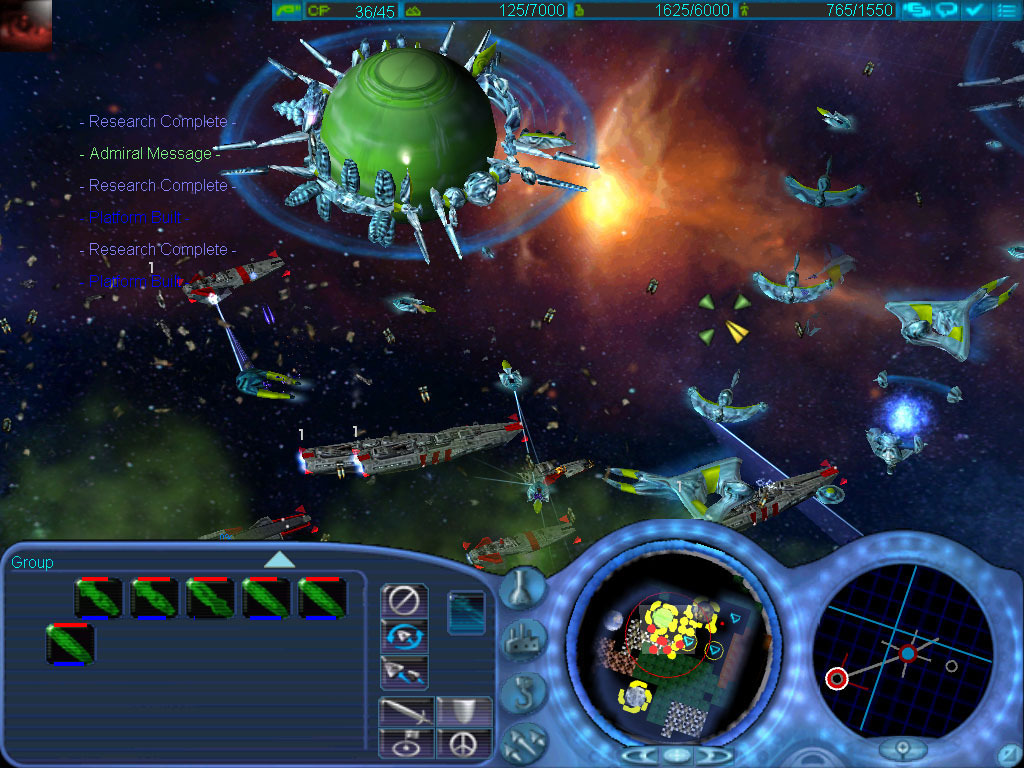Select the fleet ships round button
This screenshot has width=1024, height=768.
pyautogui.click(x=525, y=738)
